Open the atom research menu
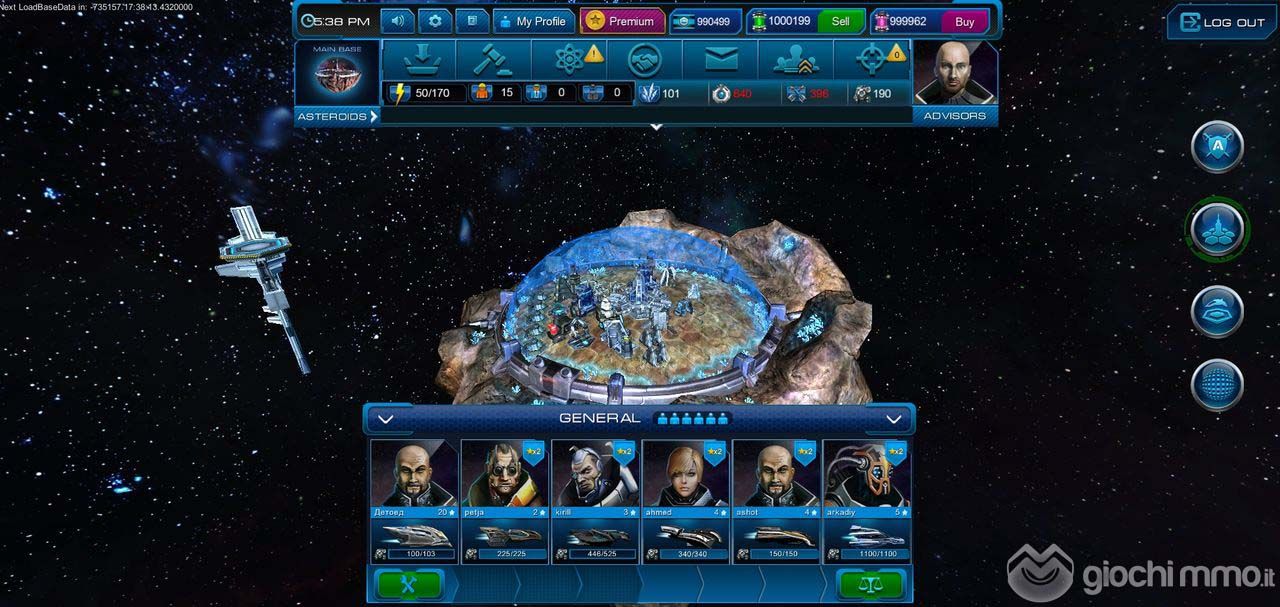 (569, 60)
